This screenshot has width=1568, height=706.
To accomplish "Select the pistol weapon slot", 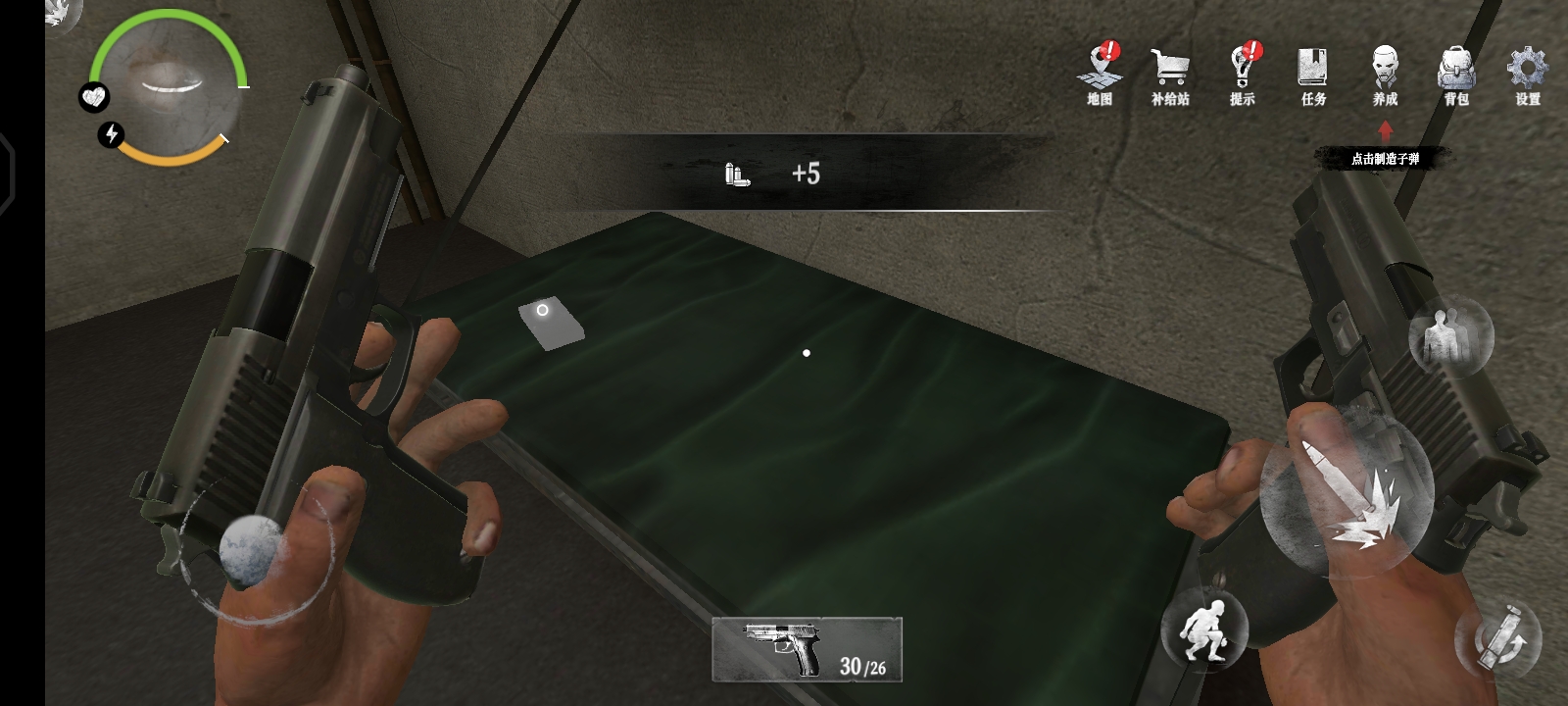I will click(x=807, y=648).
